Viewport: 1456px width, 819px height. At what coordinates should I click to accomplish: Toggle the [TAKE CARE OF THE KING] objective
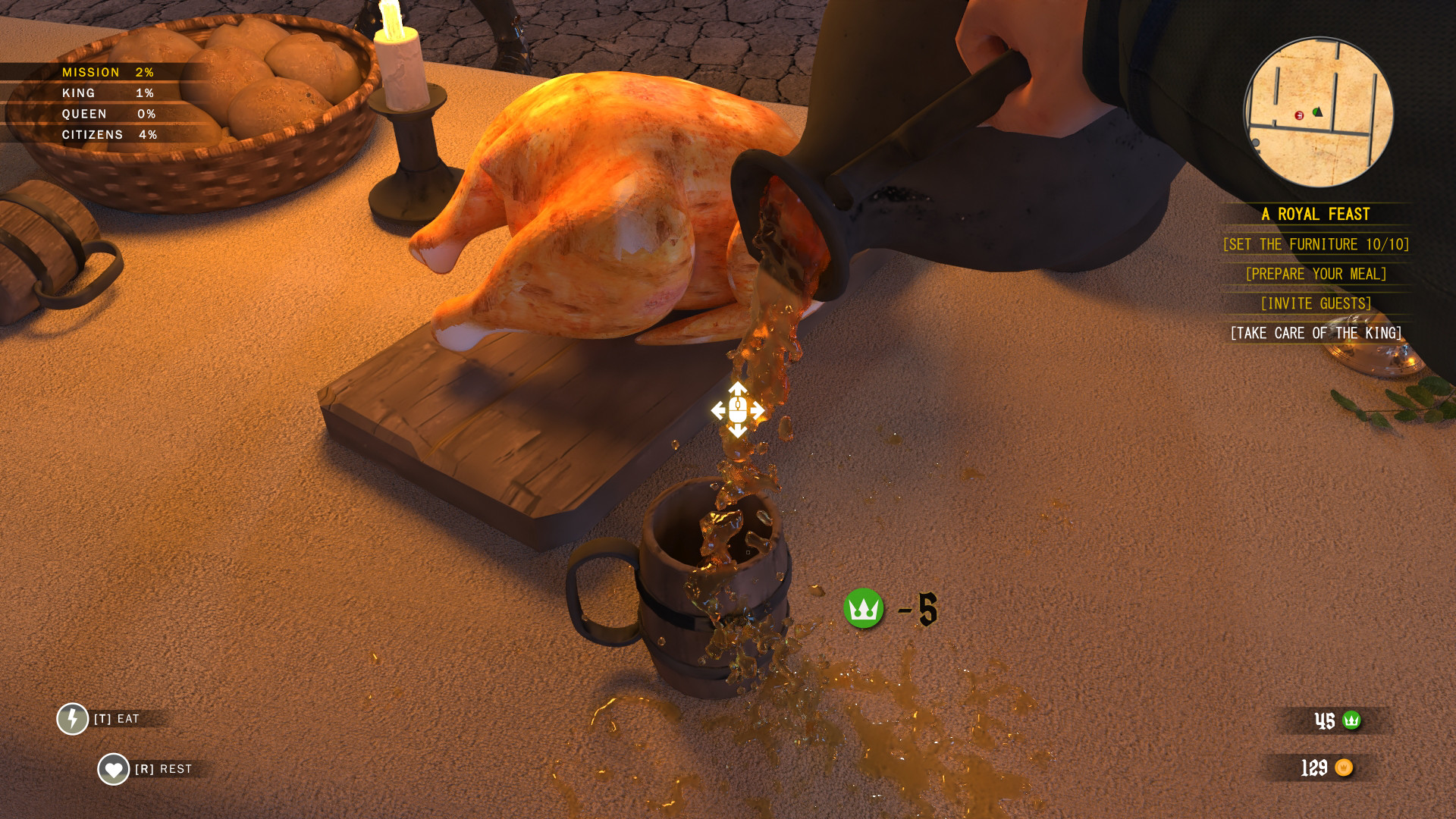pyautogui.click(x=1315, y=332)
